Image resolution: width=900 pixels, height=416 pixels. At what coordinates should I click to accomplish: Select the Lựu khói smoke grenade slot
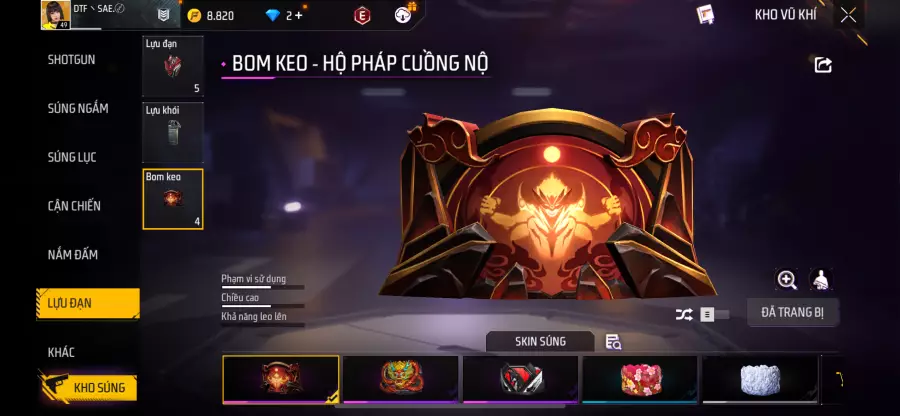(x=173, y=133)
